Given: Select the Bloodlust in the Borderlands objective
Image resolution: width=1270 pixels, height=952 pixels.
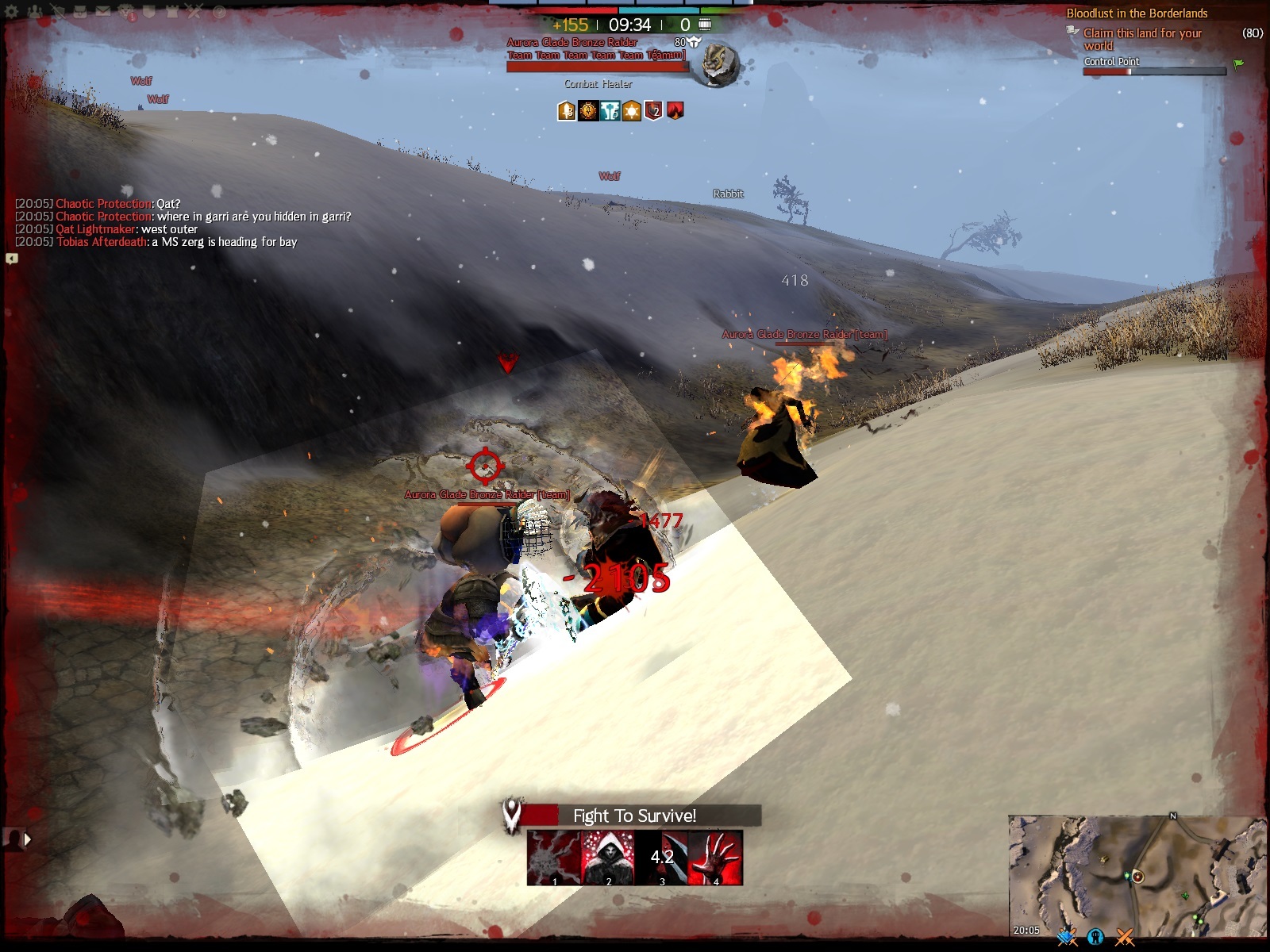Looking at the screenshot, I should pyautogui.click(x=1137, y=13).
